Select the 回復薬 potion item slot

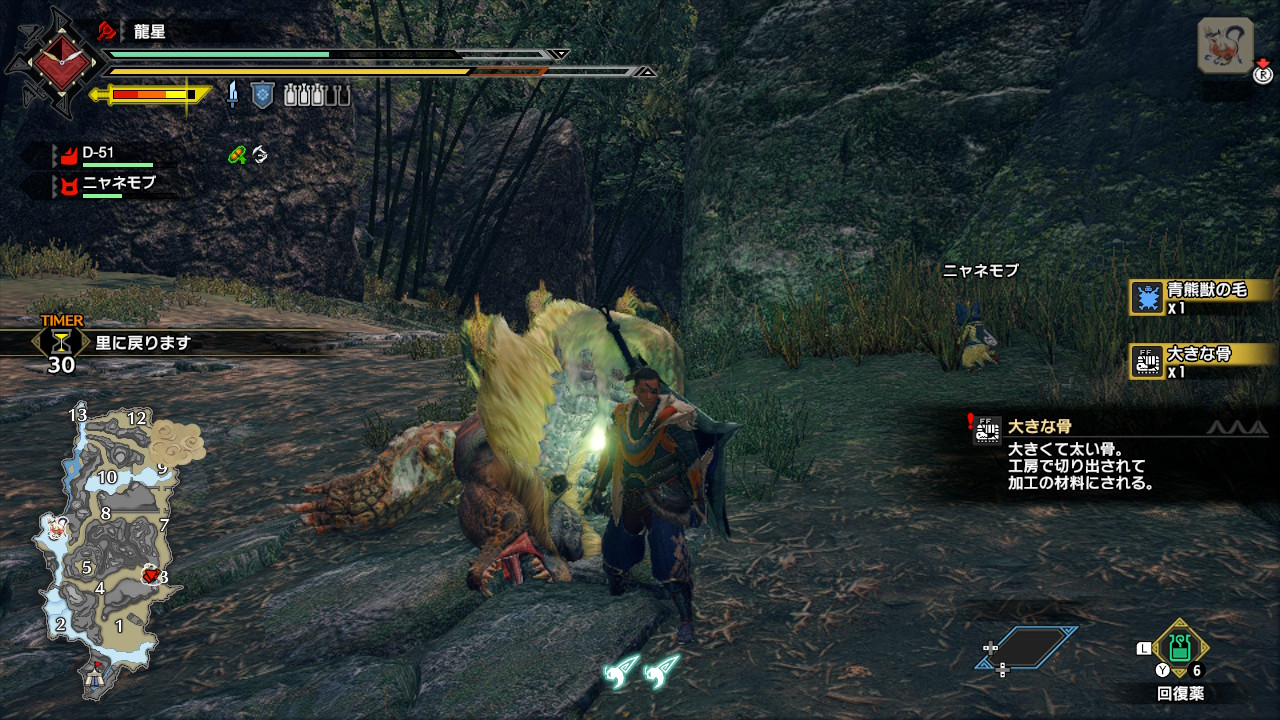pos(1181,648)
